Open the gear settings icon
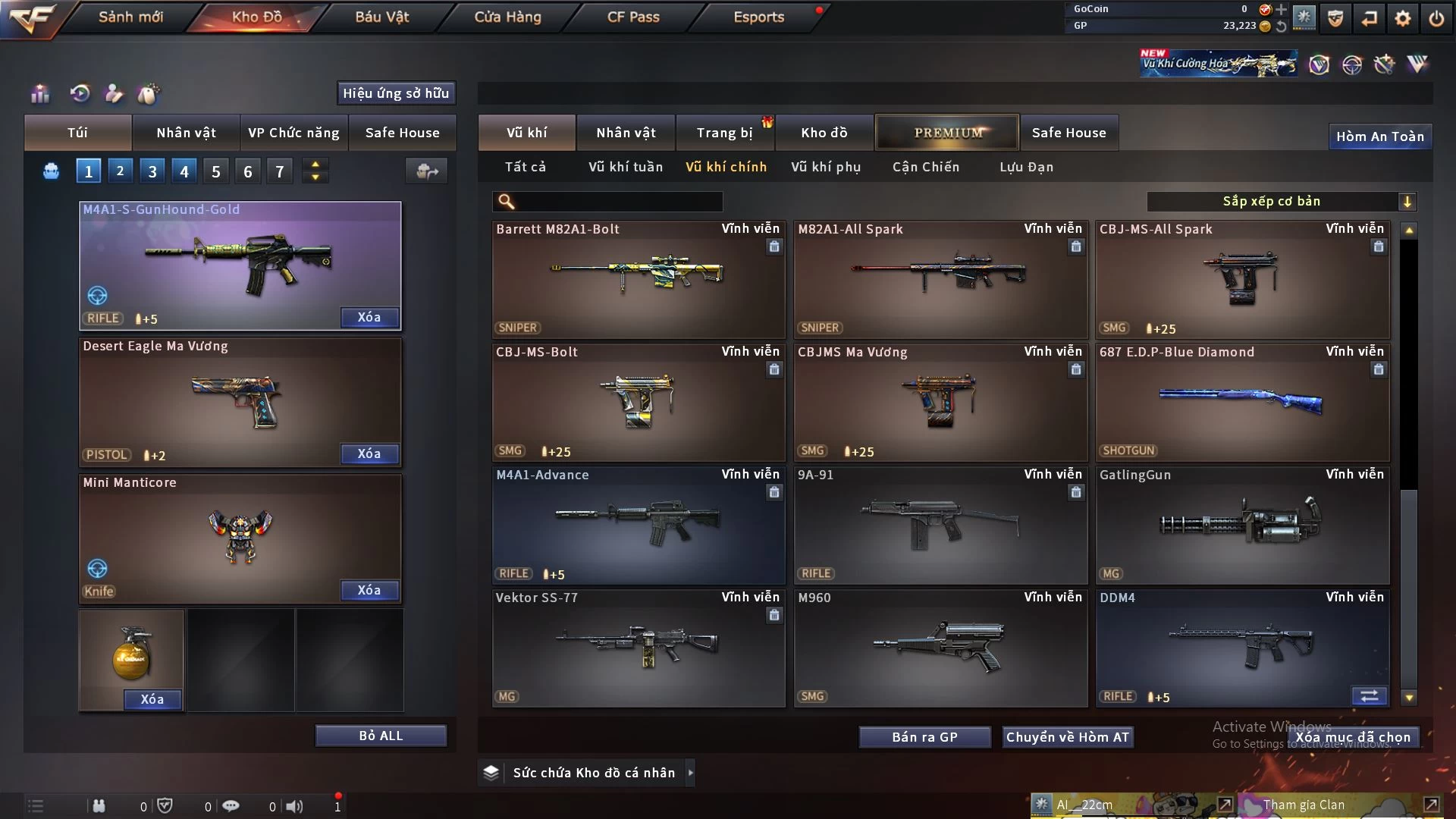Screen dimensions: 1456x819 [x=1402, y=18]
